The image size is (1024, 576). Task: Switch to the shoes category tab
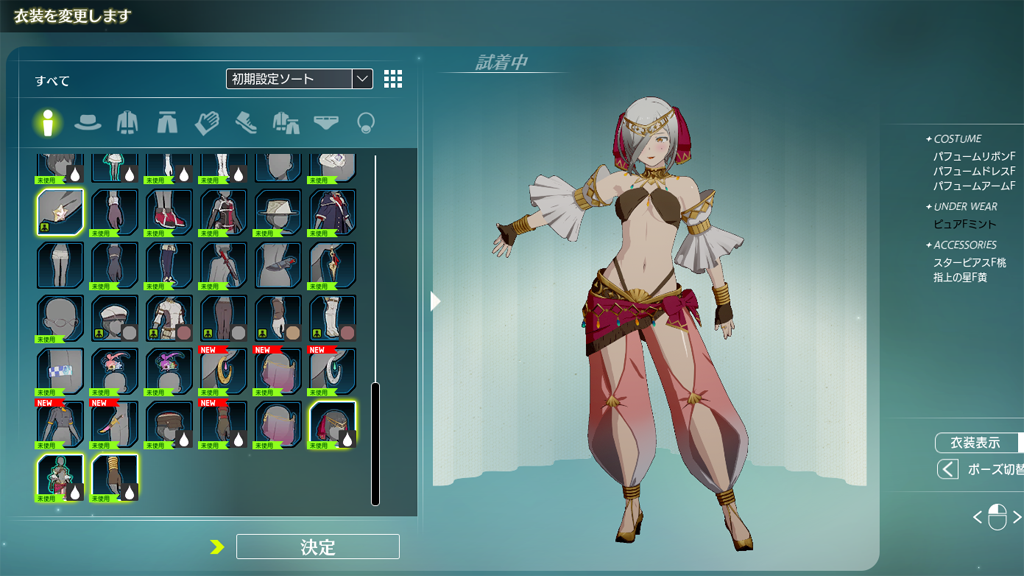(246, 123)
